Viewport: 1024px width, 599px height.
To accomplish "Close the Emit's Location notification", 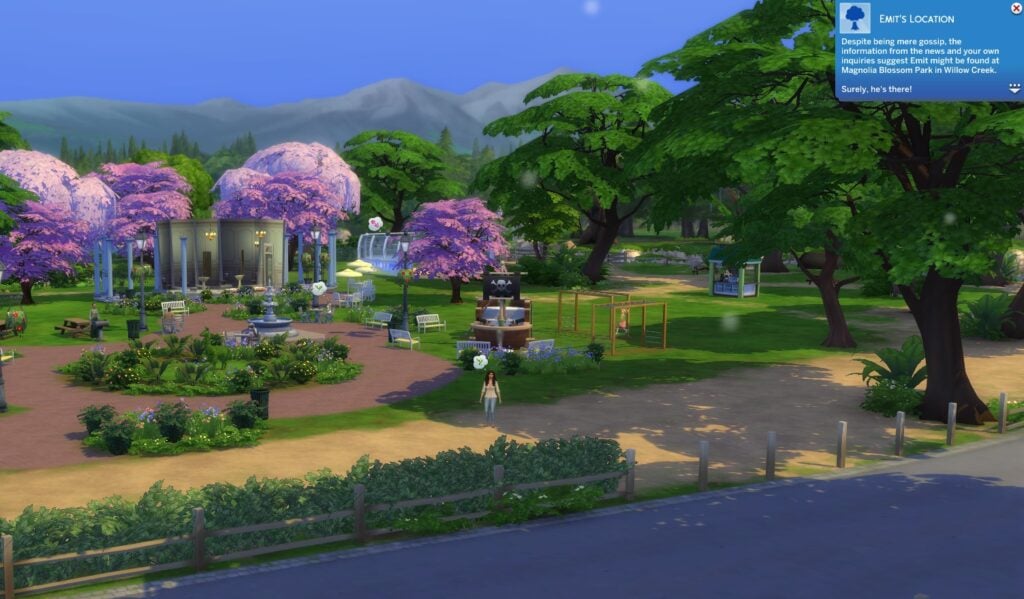I will pyautogui.click(x=1016, y=7).
